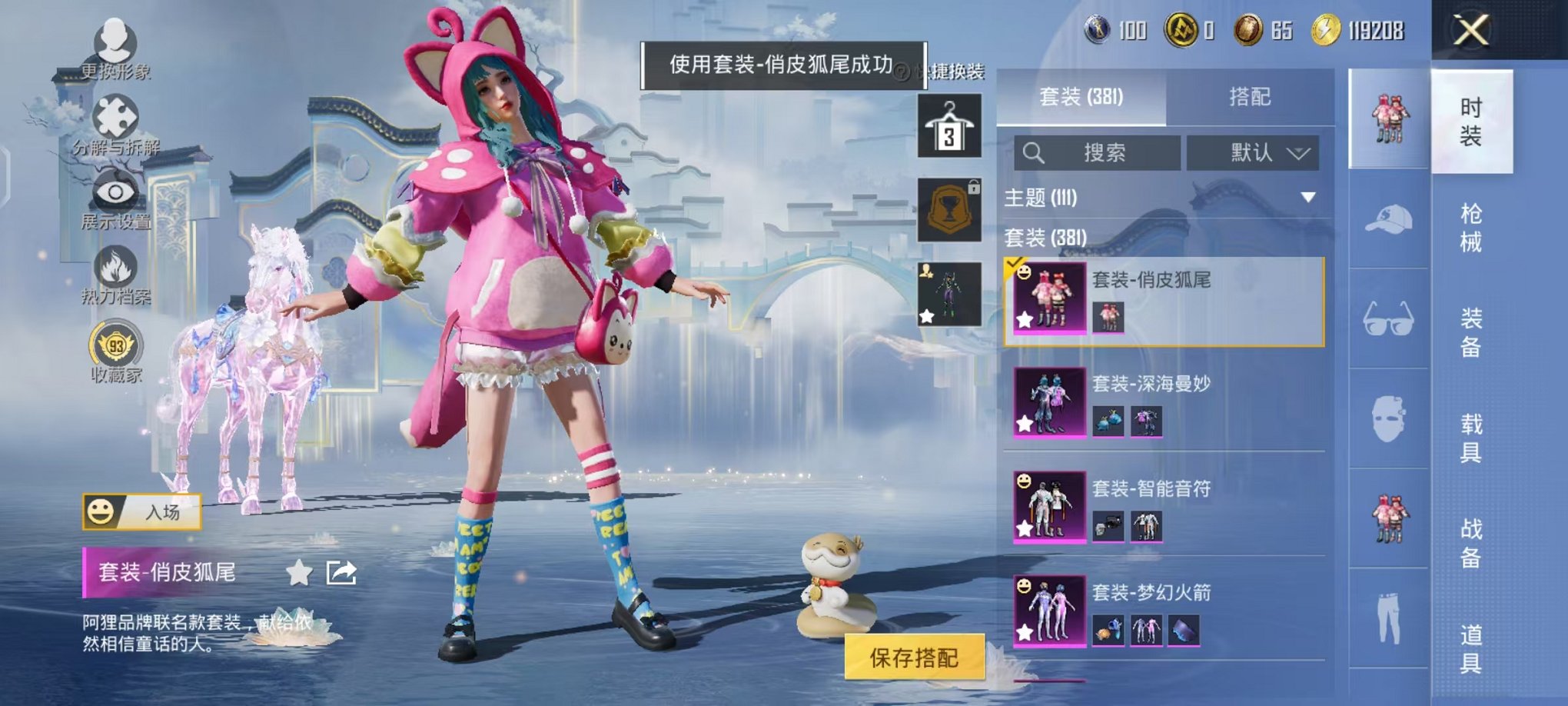The width and height of the screenshot is (1568, 706).
Task: Open the hanger quick-change slot showing 3
Action: pyautogui.click(x=949, y=125)
